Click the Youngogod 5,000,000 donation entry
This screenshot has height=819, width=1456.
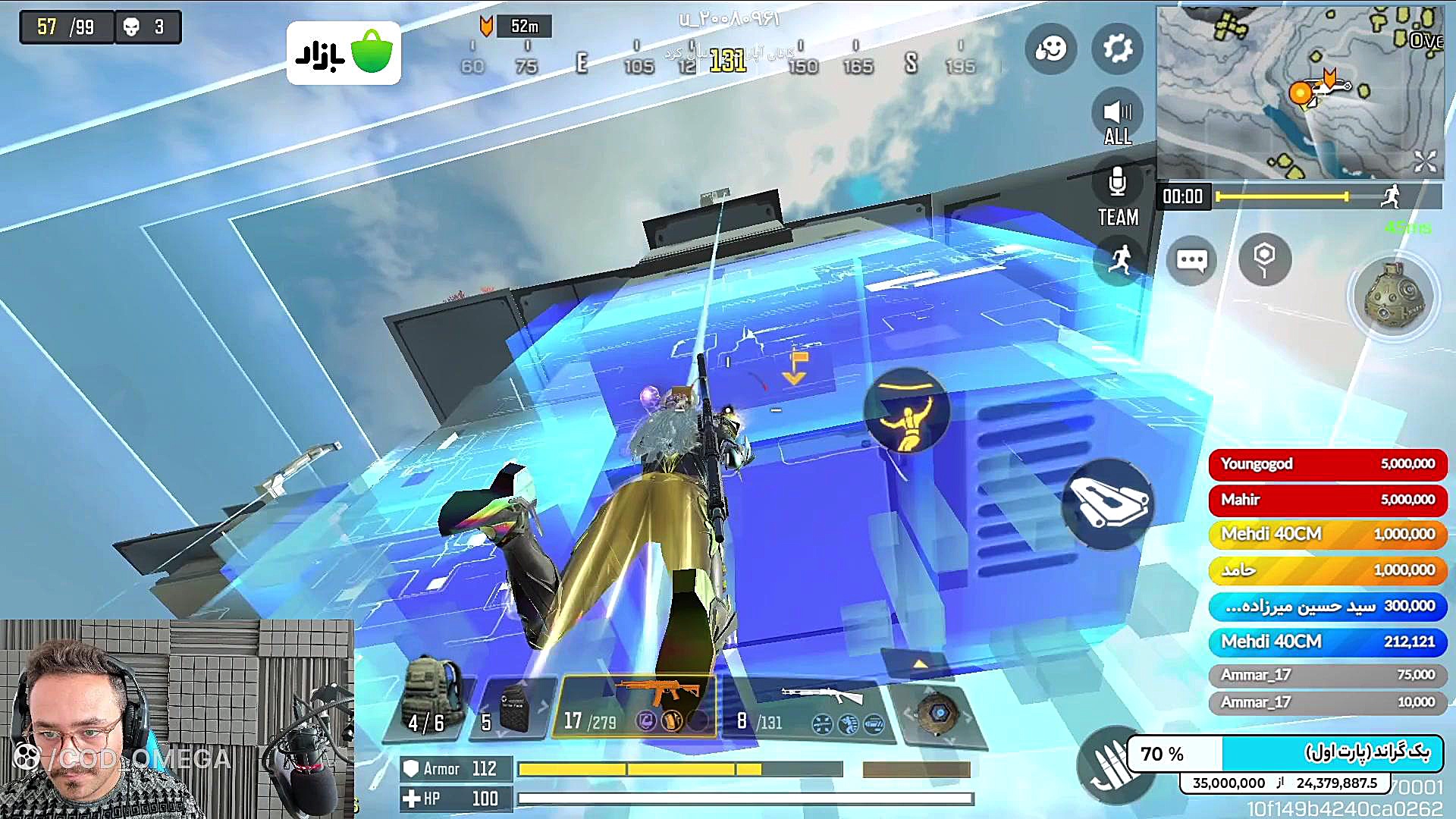(x=1328, y=464)
